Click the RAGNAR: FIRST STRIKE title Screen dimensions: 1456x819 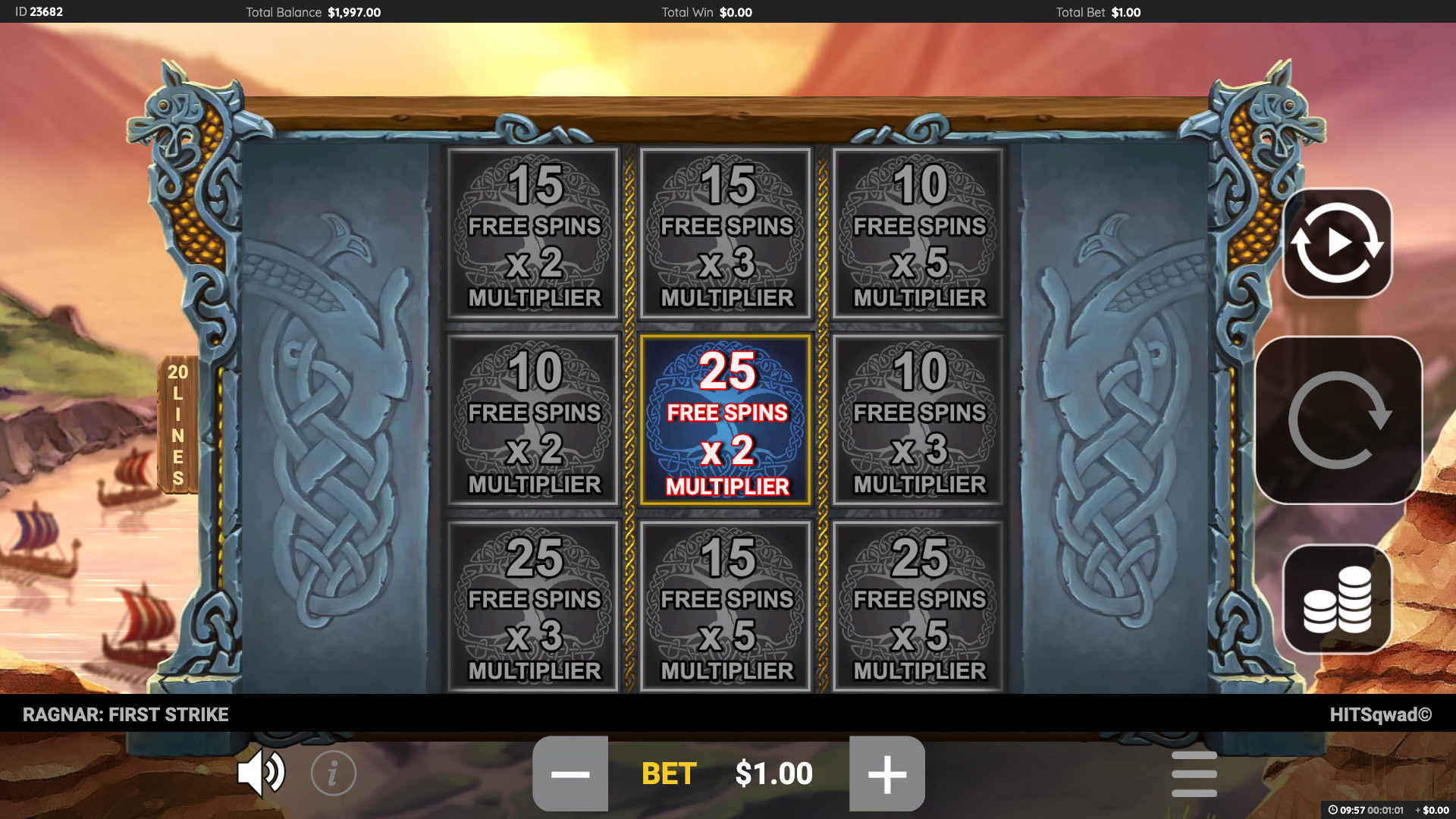click(126, 714)
